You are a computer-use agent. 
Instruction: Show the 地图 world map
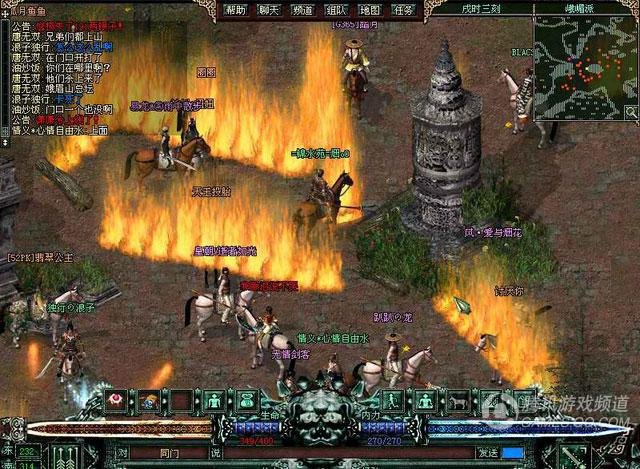[369, 9]
